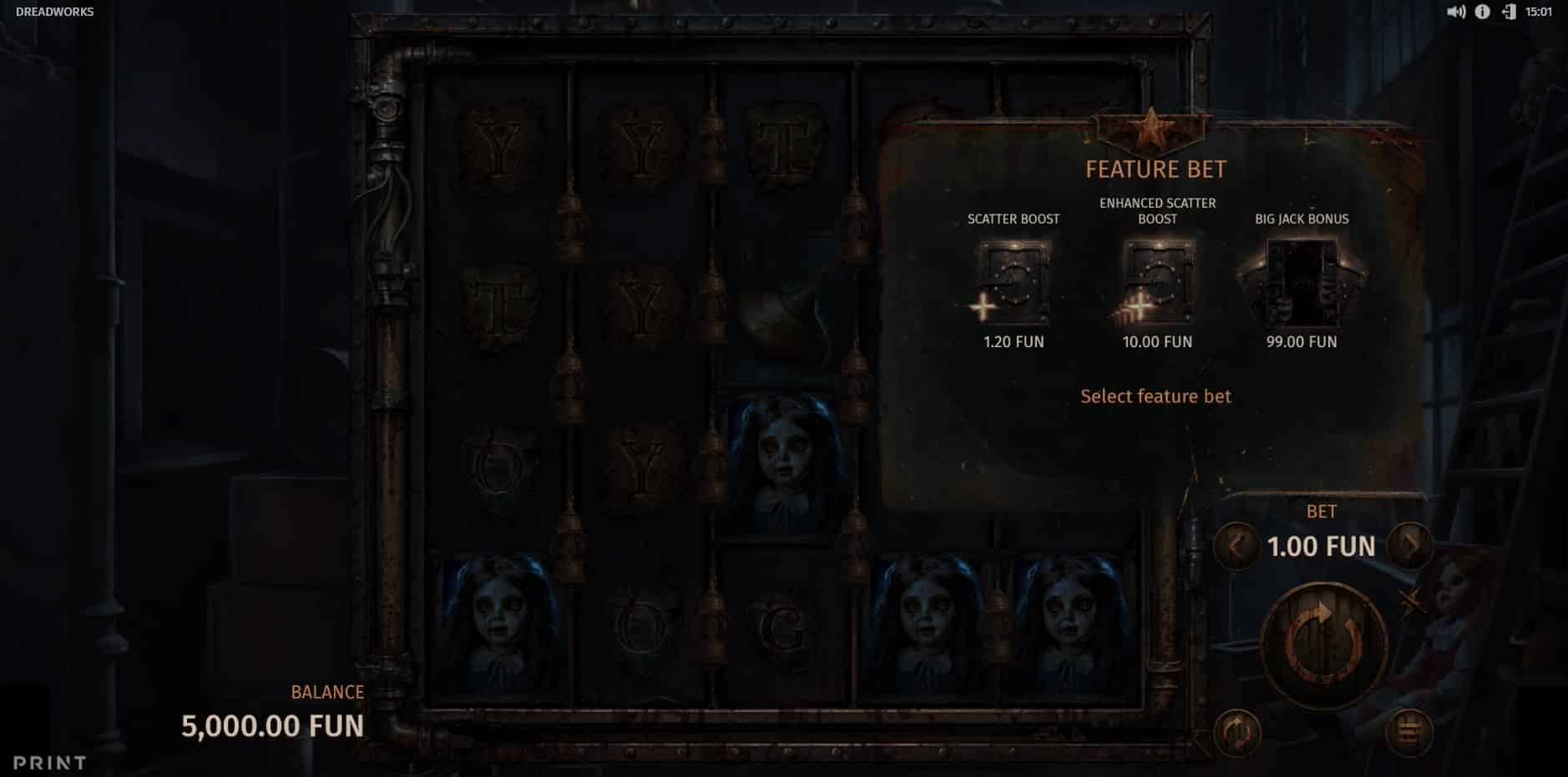
Task: Choose the Enhanced Scatter Boost option
Action: click(x=1156, y=283)
